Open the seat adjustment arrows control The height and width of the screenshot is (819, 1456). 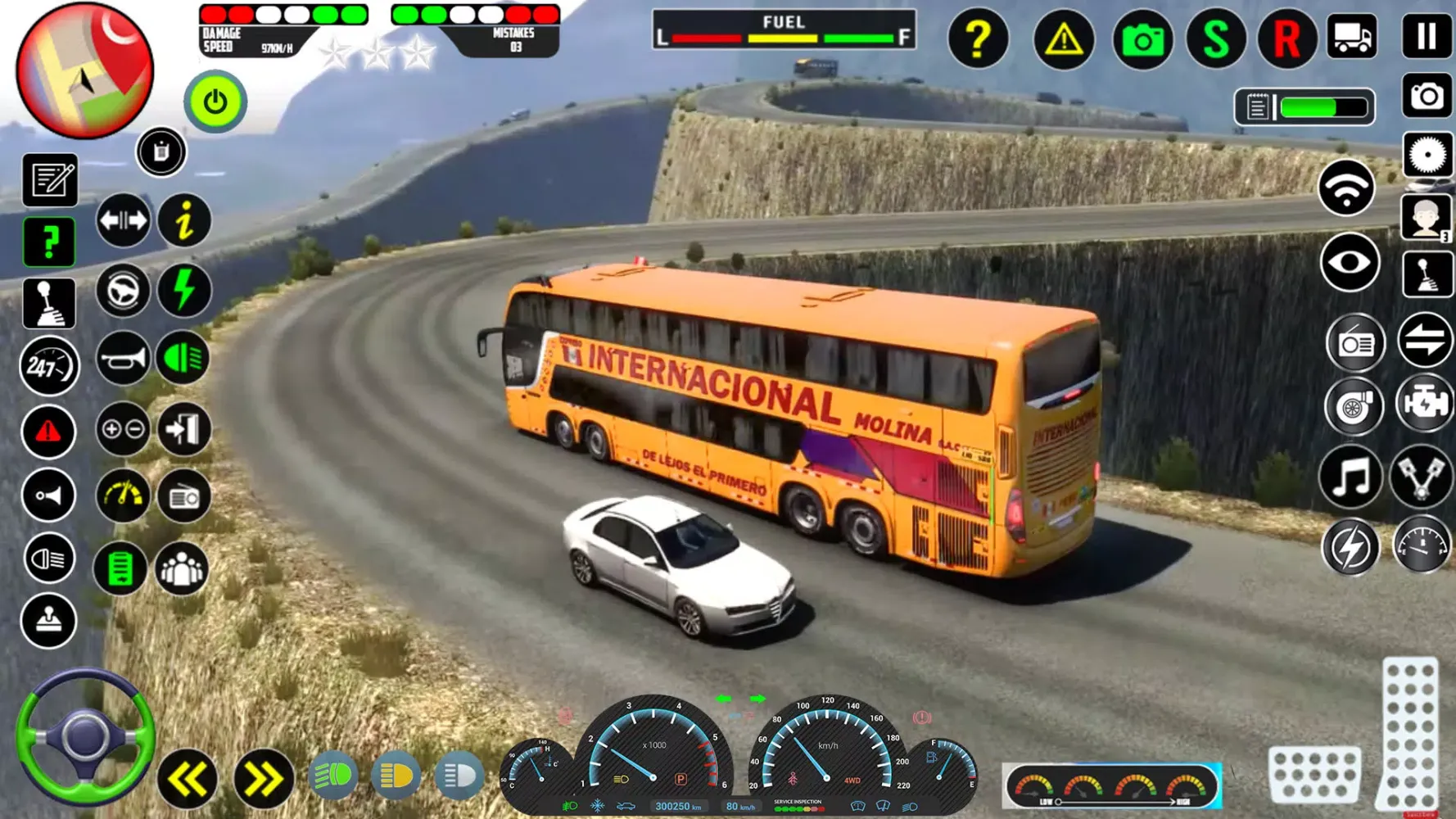pyautogui.click(x=122, y=220)
